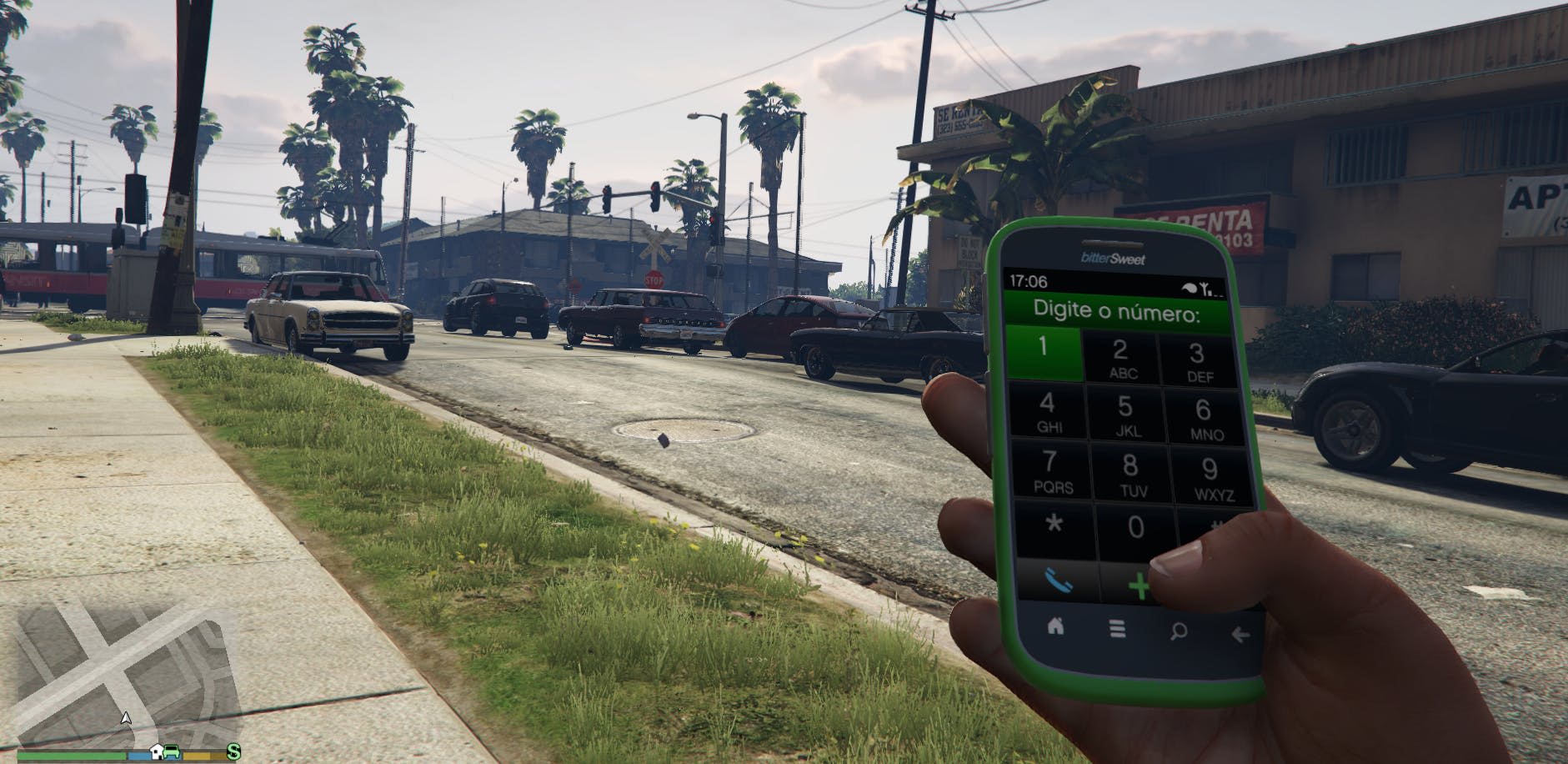The height and width of the screenshot is (764, 1568).
Task: Tap the 5 JKL keypad key
Action: 1125,415
